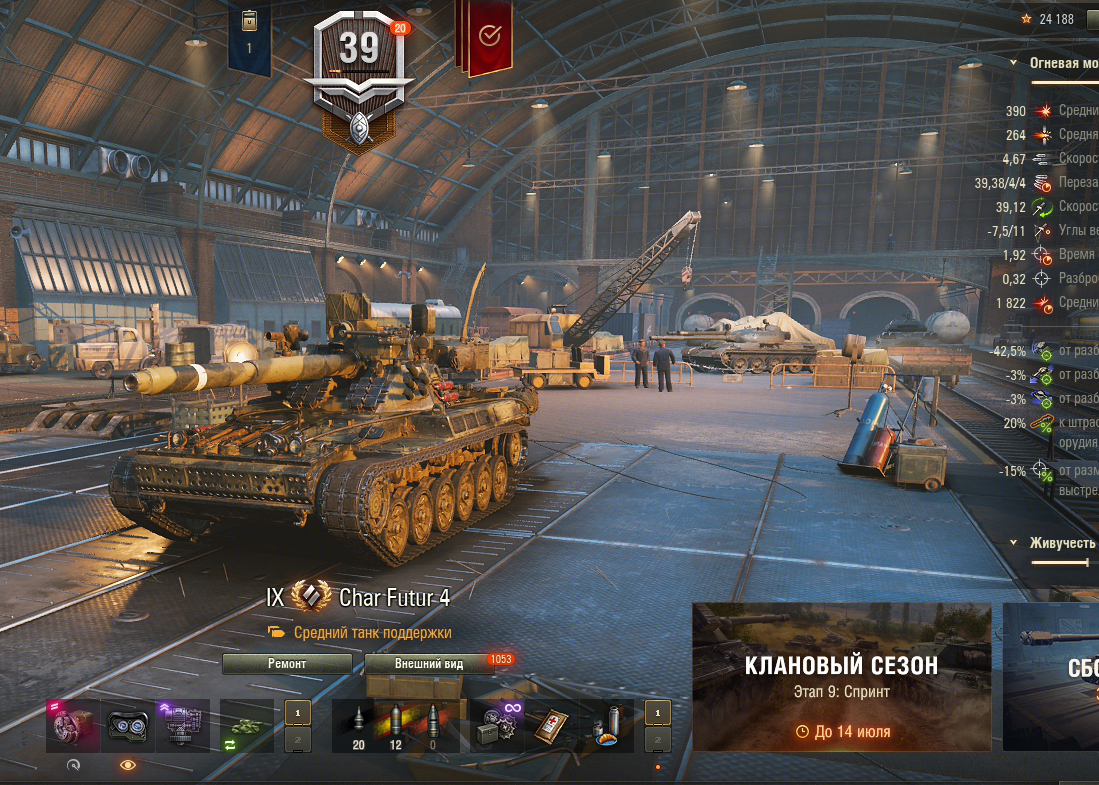Open the Клановый сезон event banner

(x=841, y=676)
